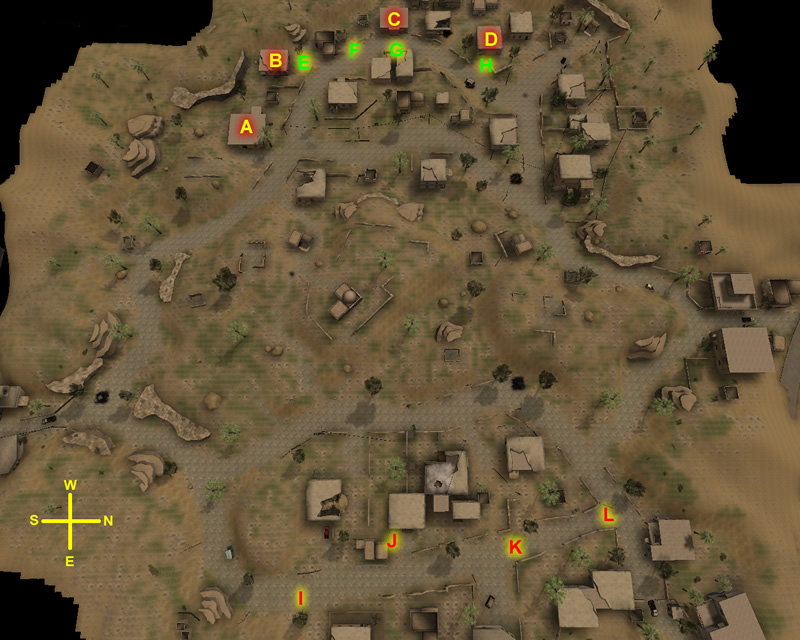800x640 pixels.
Task: Click the green H marker
Action: [486, 65]
